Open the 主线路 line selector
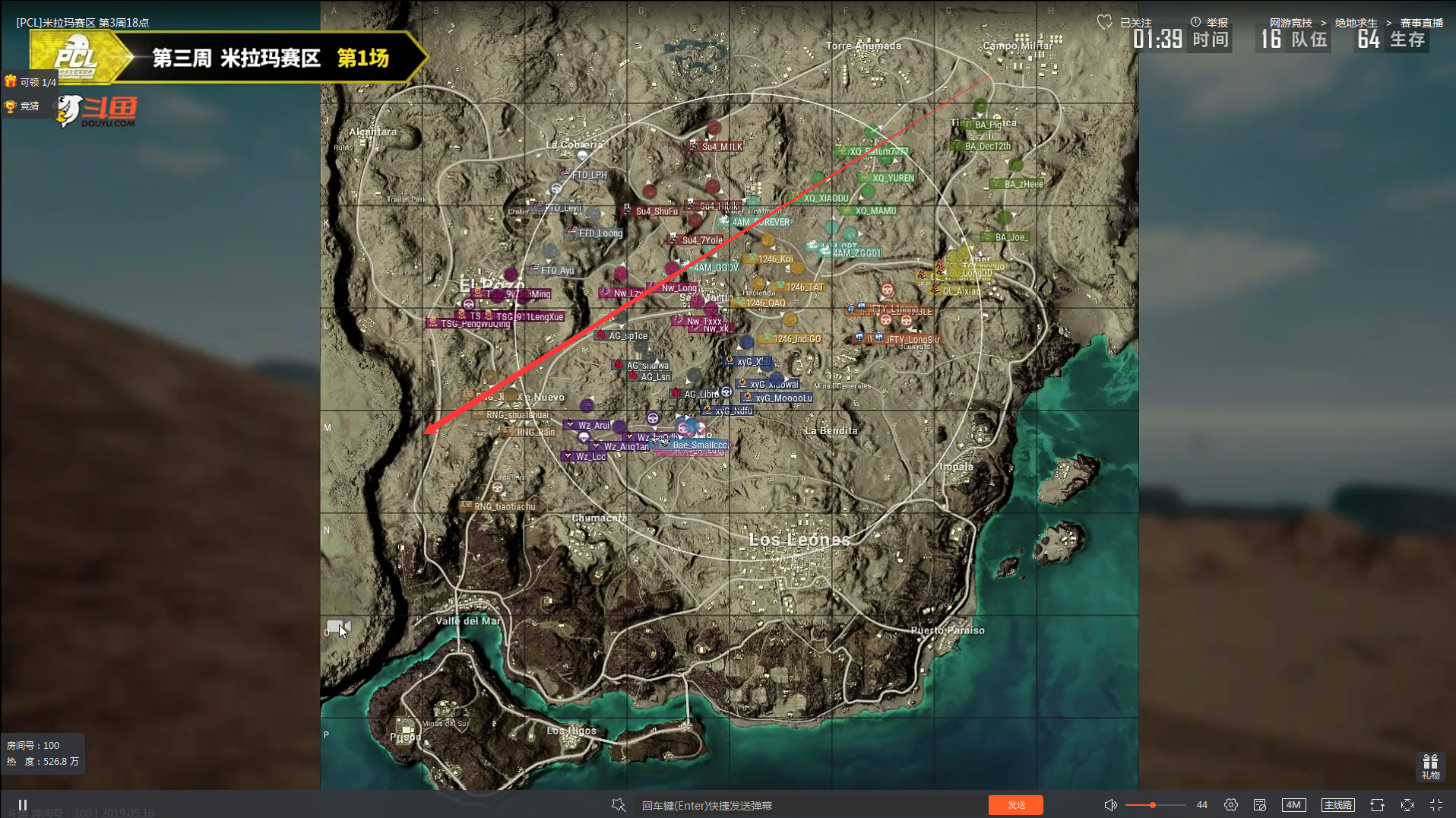This screenshot has height=818, width=1456. (x=1337, y=804)
